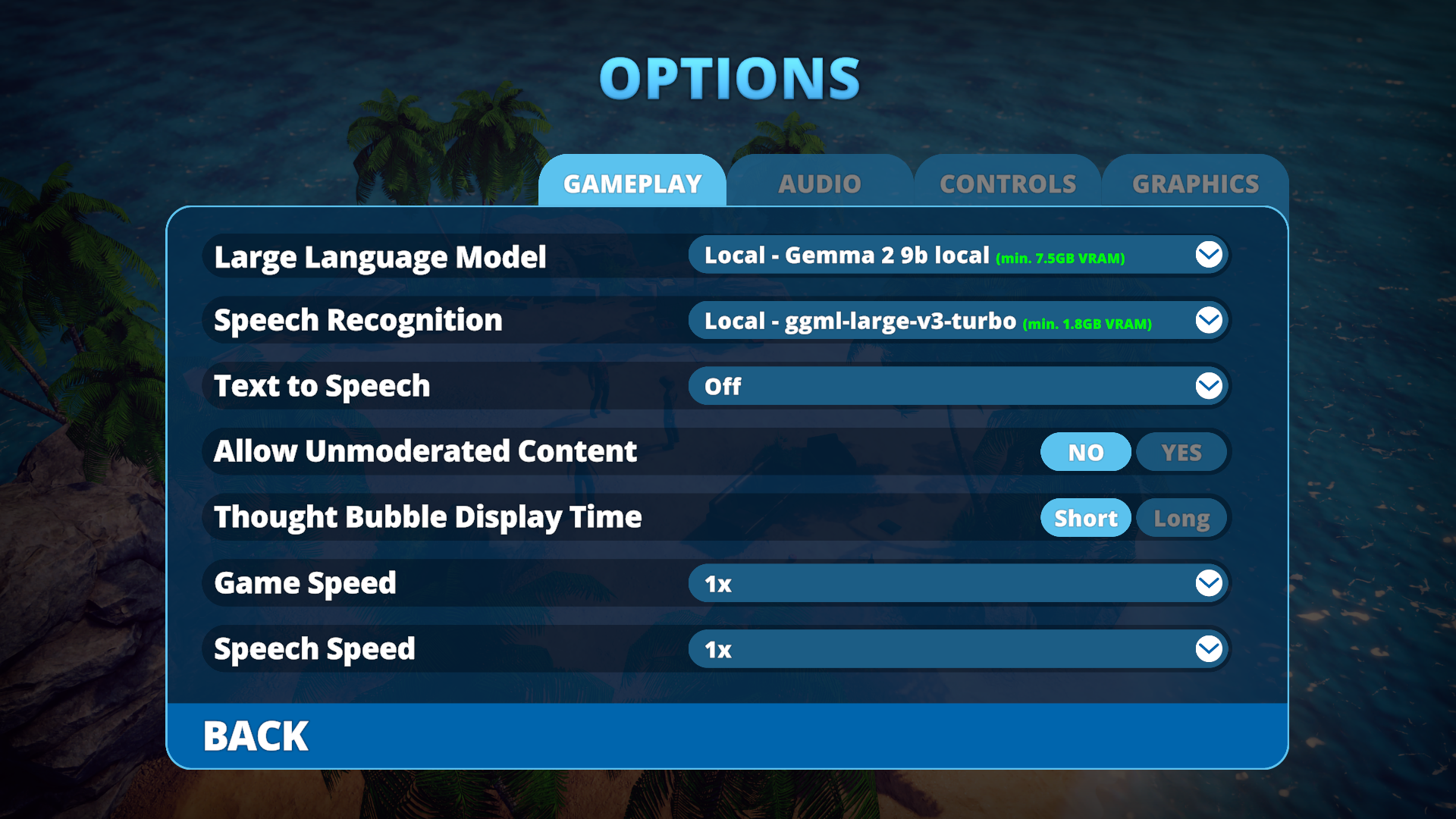Viewport: 1456px width, 819px height.
Task: Switch to the Gameplay tab
Action: tap(632, 184)
